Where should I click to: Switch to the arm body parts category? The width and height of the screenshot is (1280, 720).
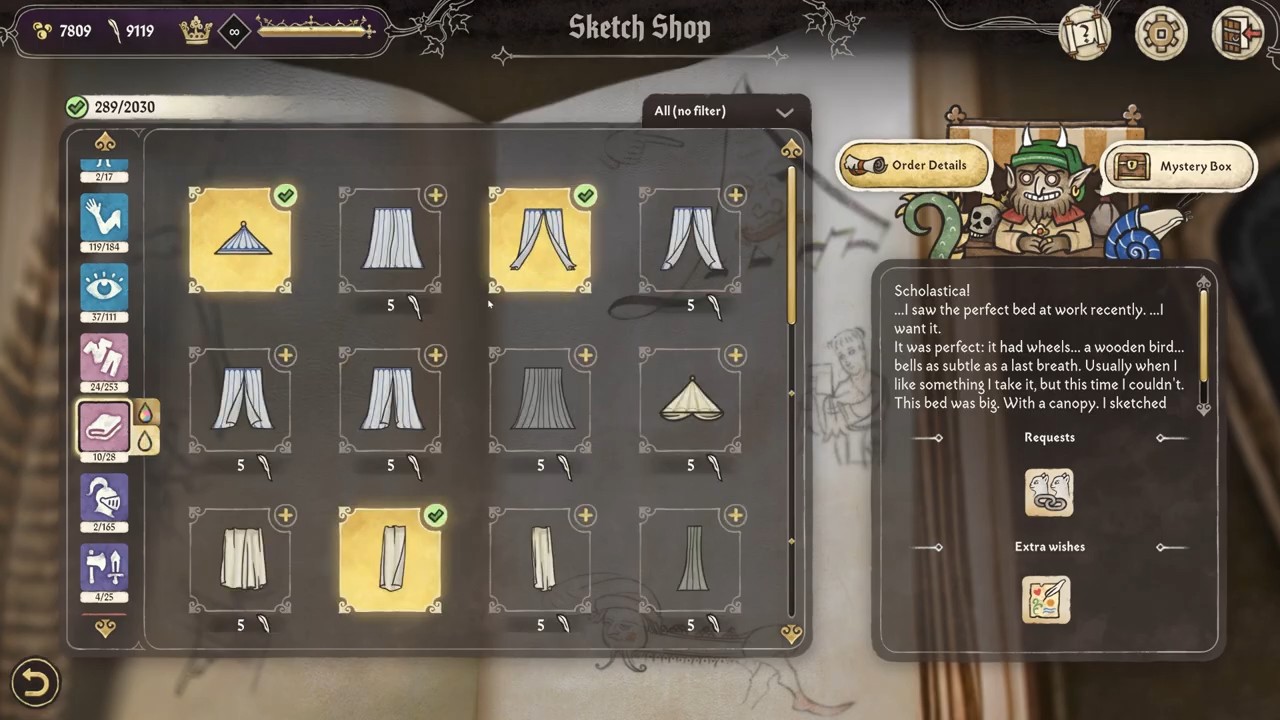(105, 216)
